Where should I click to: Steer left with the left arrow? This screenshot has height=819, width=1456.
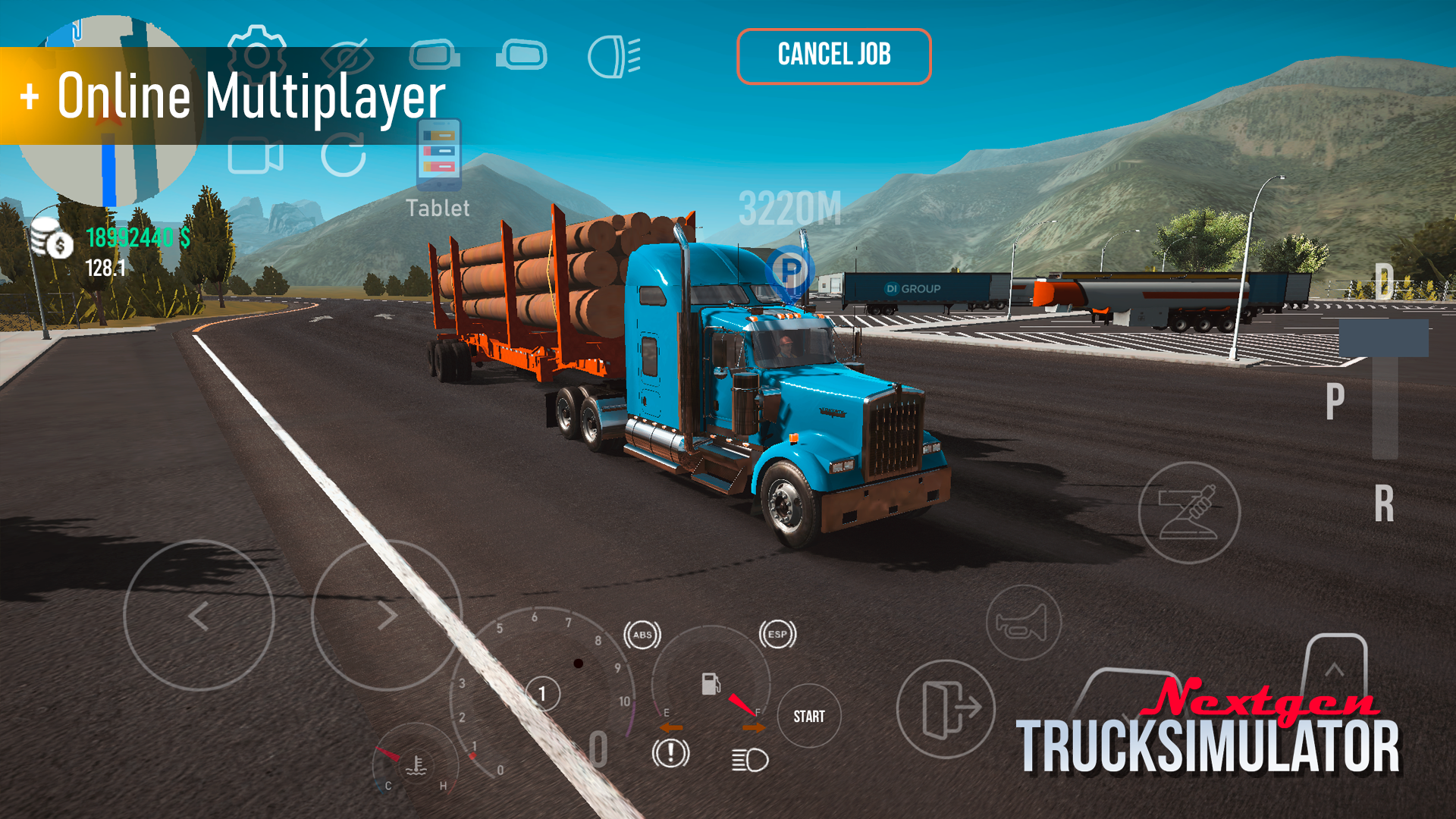tap(199, 616)
